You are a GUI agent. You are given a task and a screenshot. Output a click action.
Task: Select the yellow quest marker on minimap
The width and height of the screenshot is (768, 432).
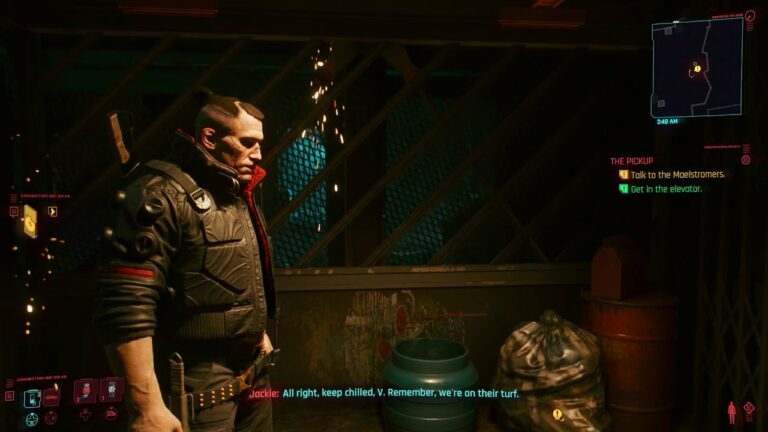pyautogui.click(x=697, y=68)
